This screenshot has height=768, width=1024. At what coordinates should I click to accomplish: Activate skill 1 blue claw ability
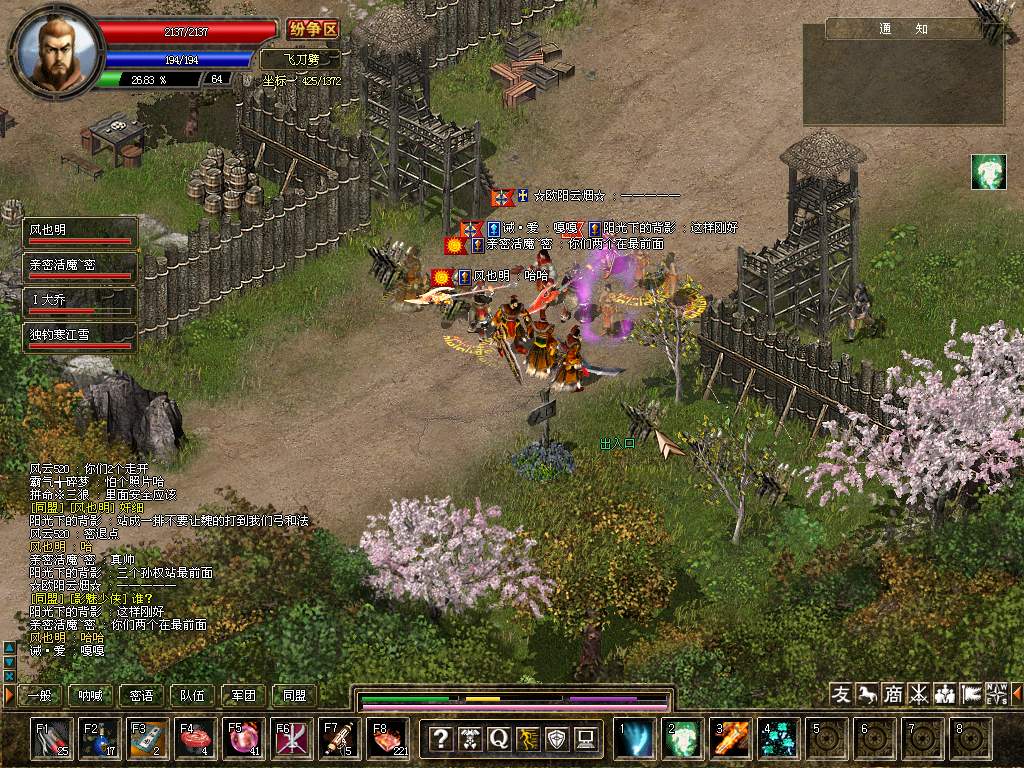coord(635,739)
